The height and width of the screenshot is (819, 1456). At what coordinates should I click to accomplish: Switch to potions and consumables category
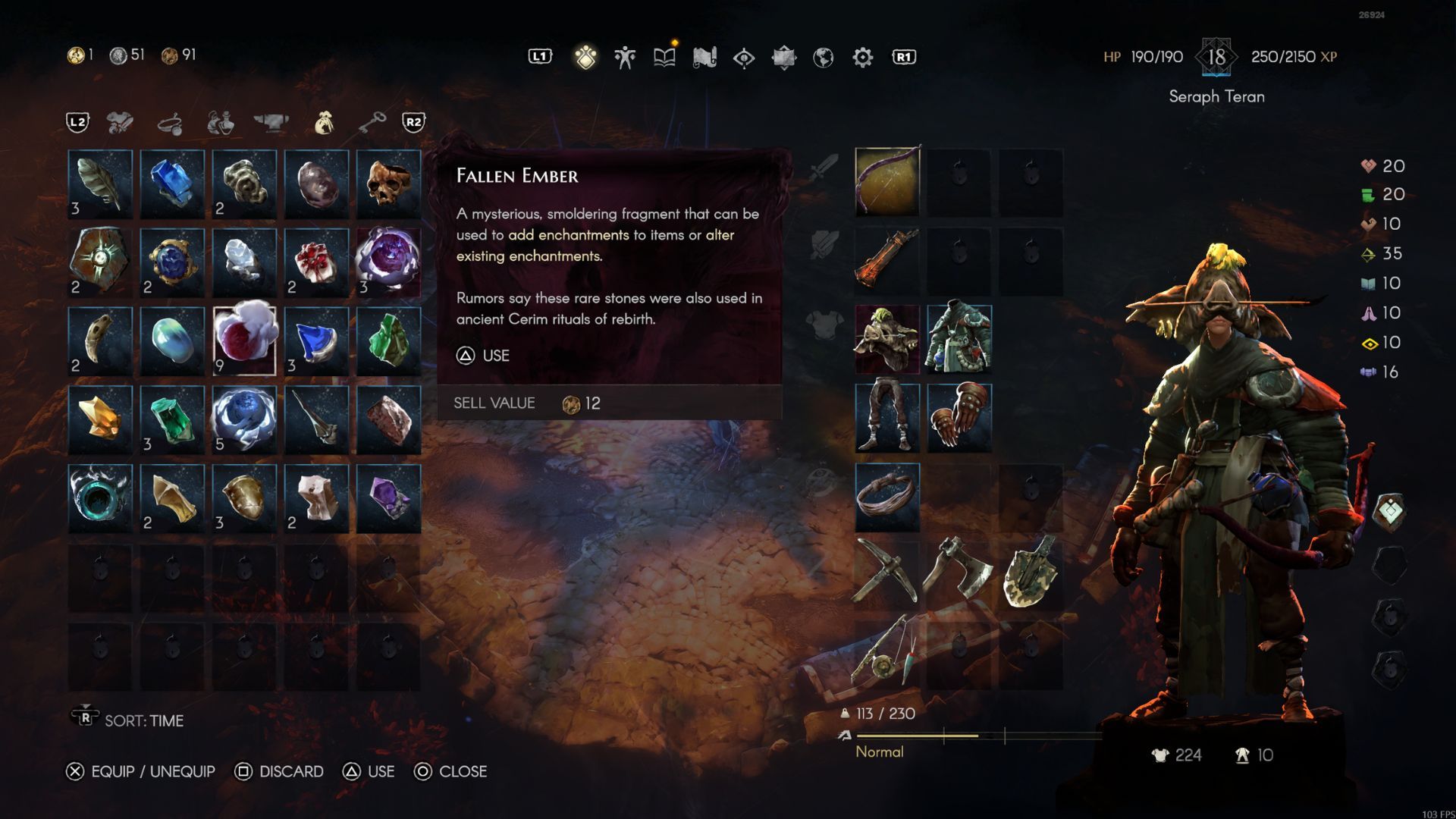coord(221,122)
